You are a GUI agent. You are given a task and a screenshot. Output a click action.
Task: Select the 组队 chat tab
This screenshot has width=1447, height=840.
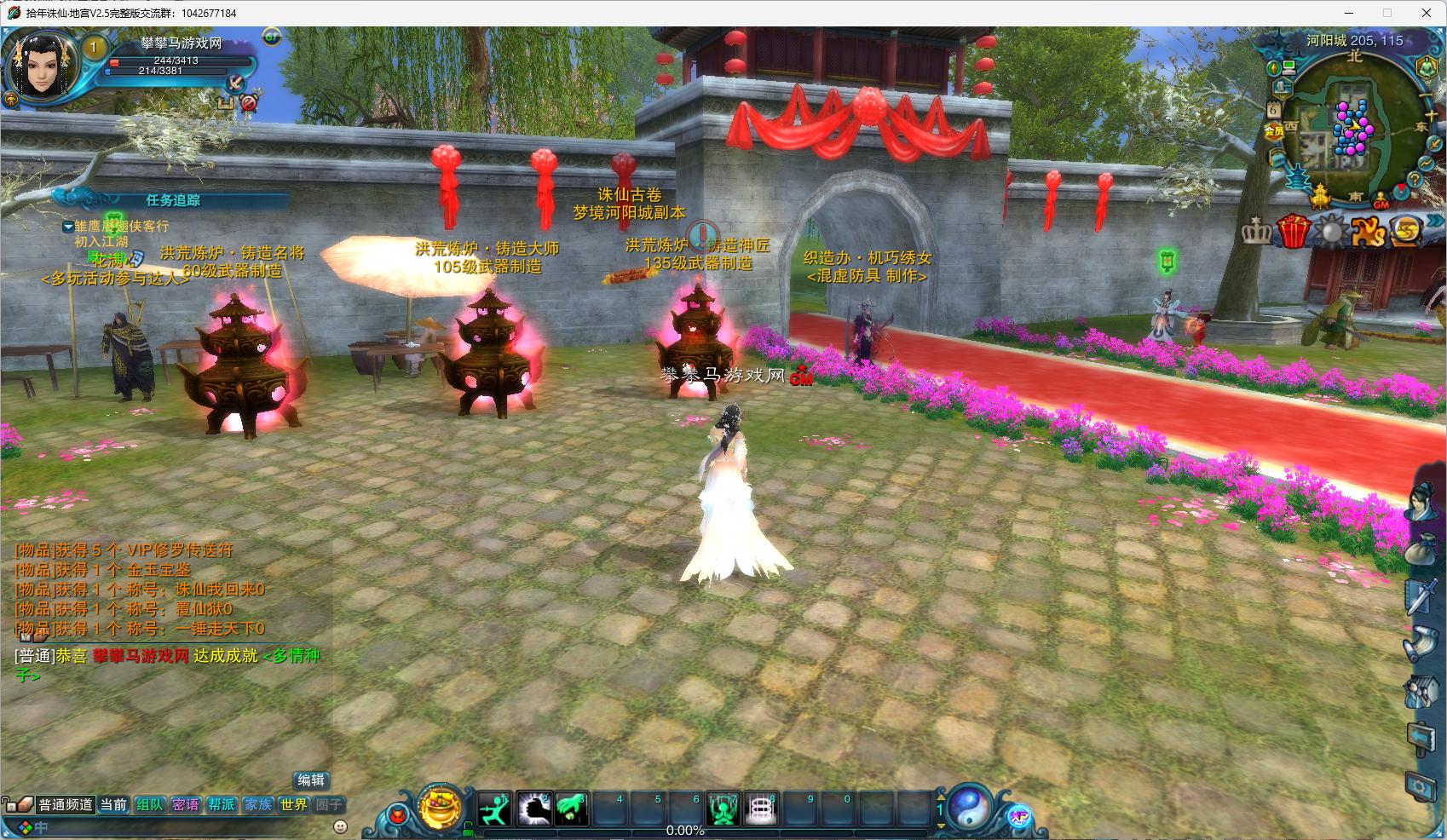pyautogui.click(x=149, y=804)
